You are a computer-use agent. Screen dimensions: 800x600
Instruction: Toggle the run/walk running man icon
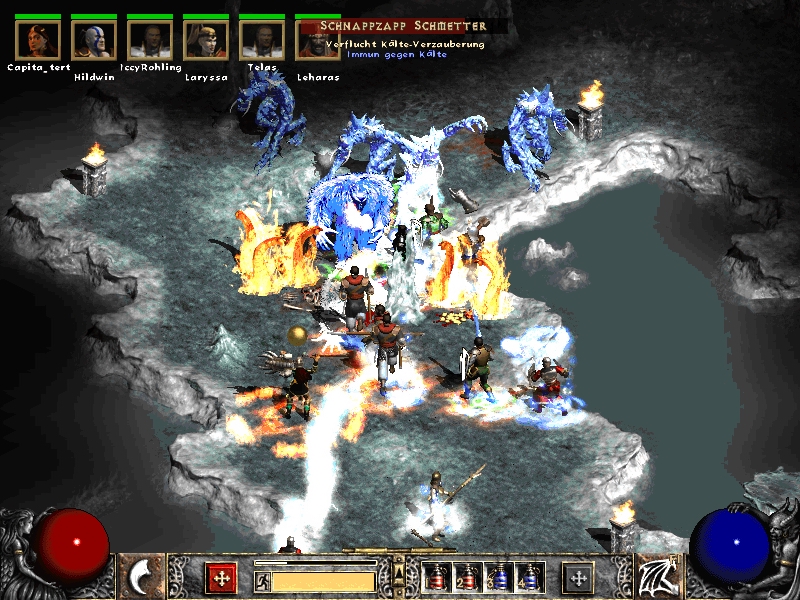pyautogui.click(x=262, y=580)
